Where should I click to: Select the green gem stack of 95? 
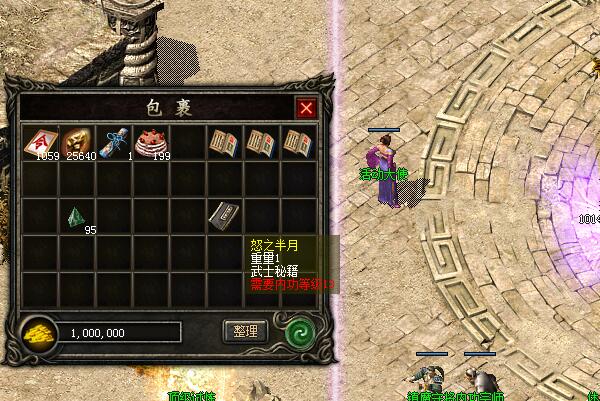point(77,216)
